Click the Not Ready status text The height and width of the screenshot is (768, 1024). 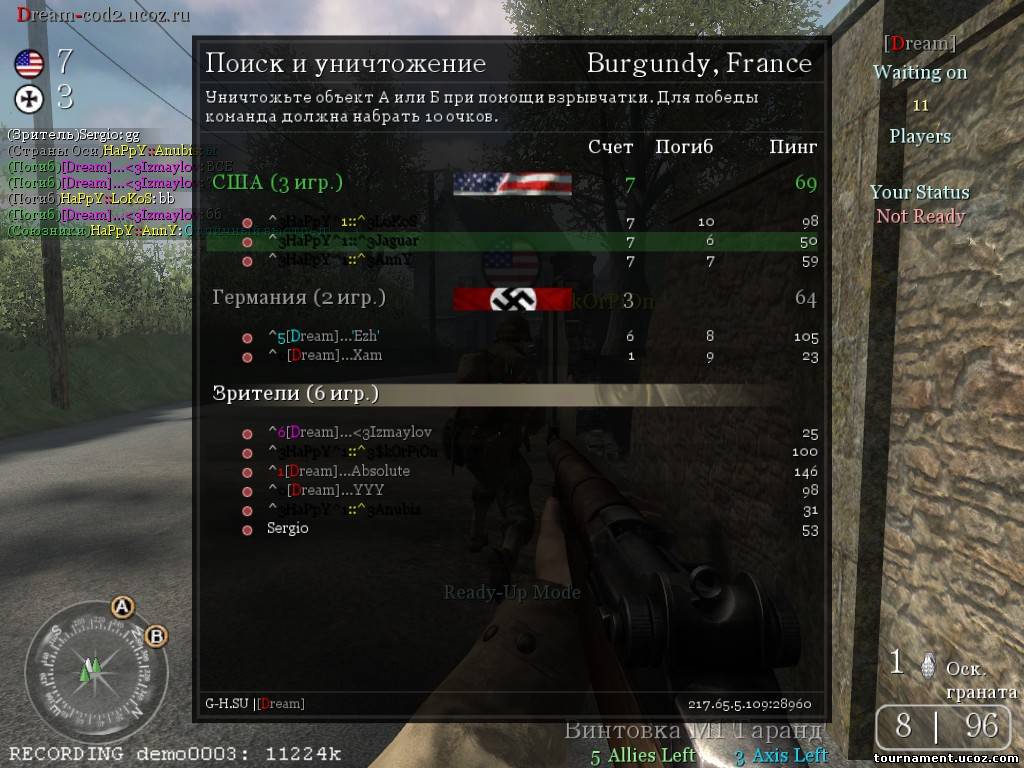(x=920, y=216)
